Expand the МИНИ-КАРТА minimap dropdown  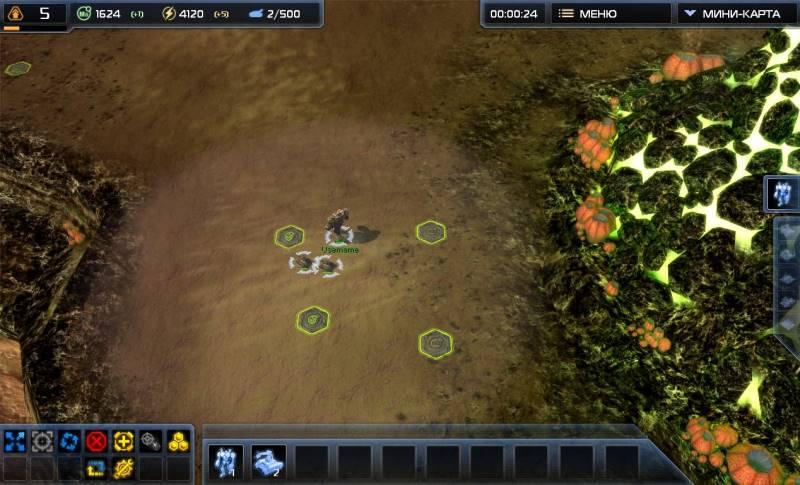click(737, 14)
